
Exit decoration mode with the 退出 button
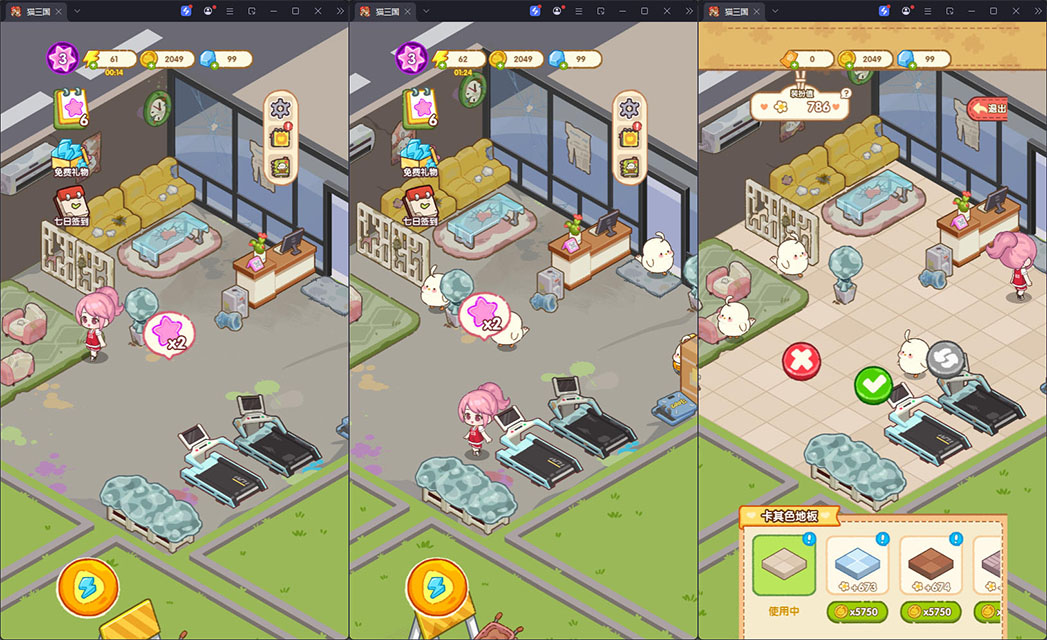coord(989,108)
